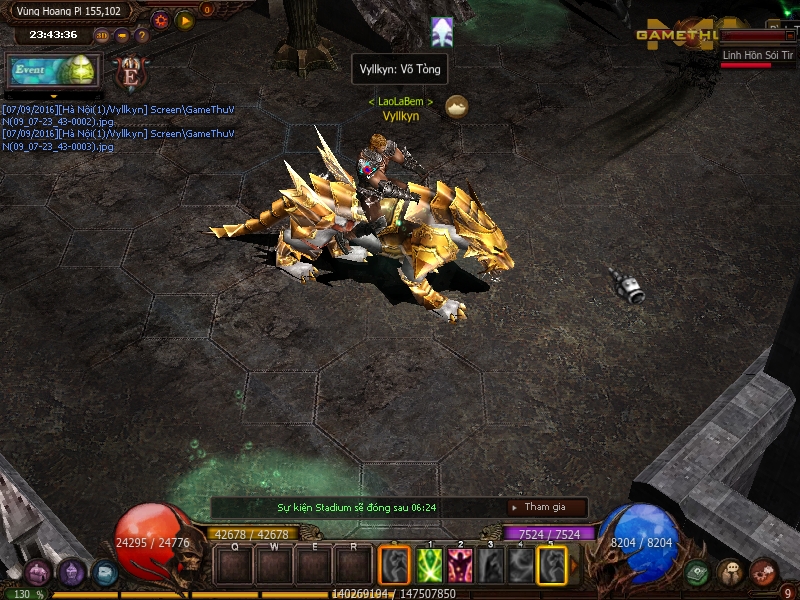Screen dimensions: 800x600
Task: Click the empty Q item slot
Action: click(234, 567)
